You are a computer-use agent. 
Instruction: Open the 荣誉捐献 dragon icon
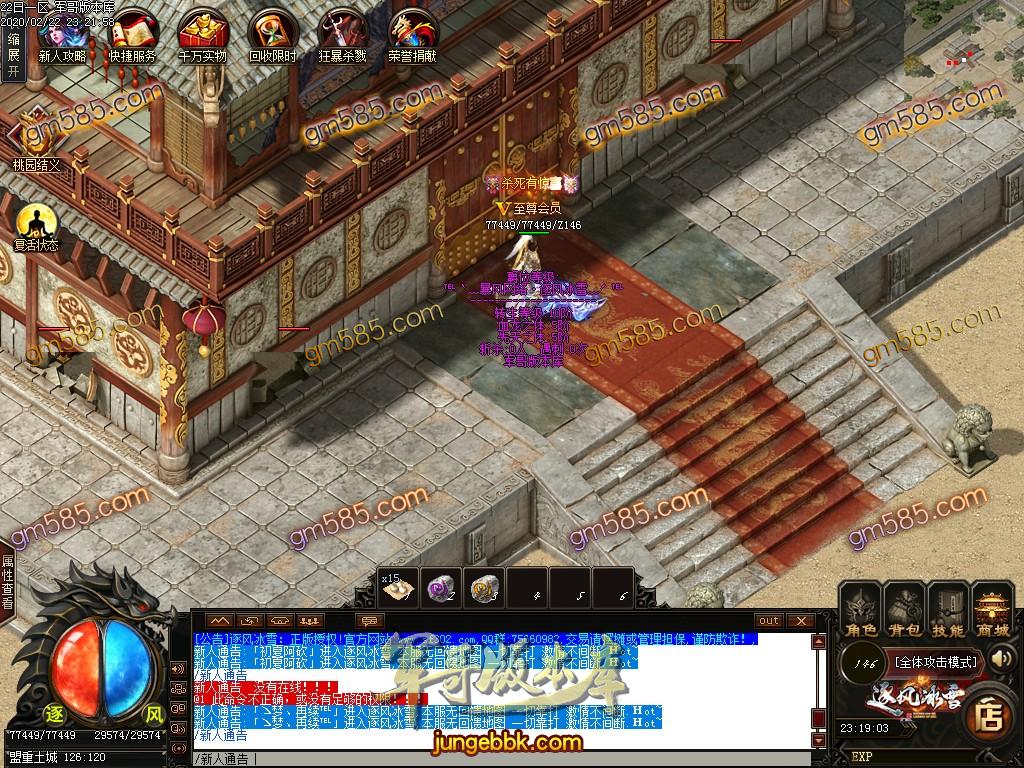(412, 32)
